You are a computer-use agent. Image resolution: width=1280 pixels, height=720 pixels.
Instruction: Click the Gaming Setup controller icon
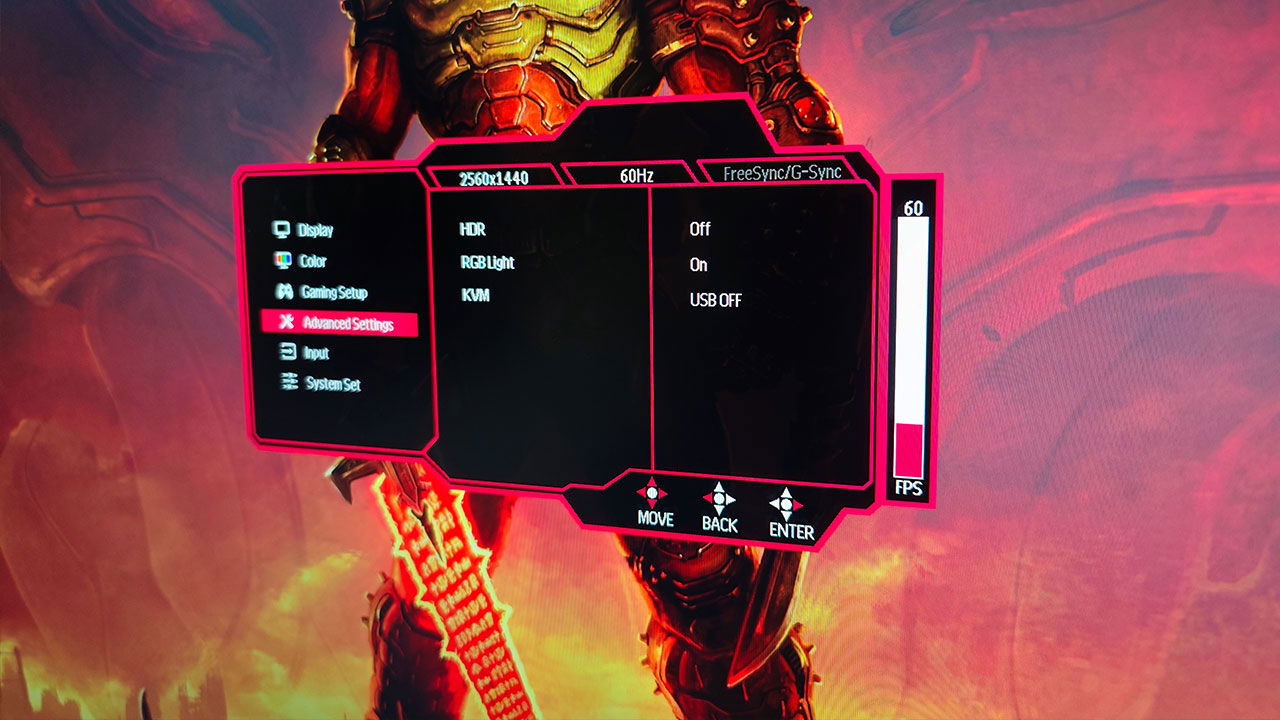click(283, 293)
